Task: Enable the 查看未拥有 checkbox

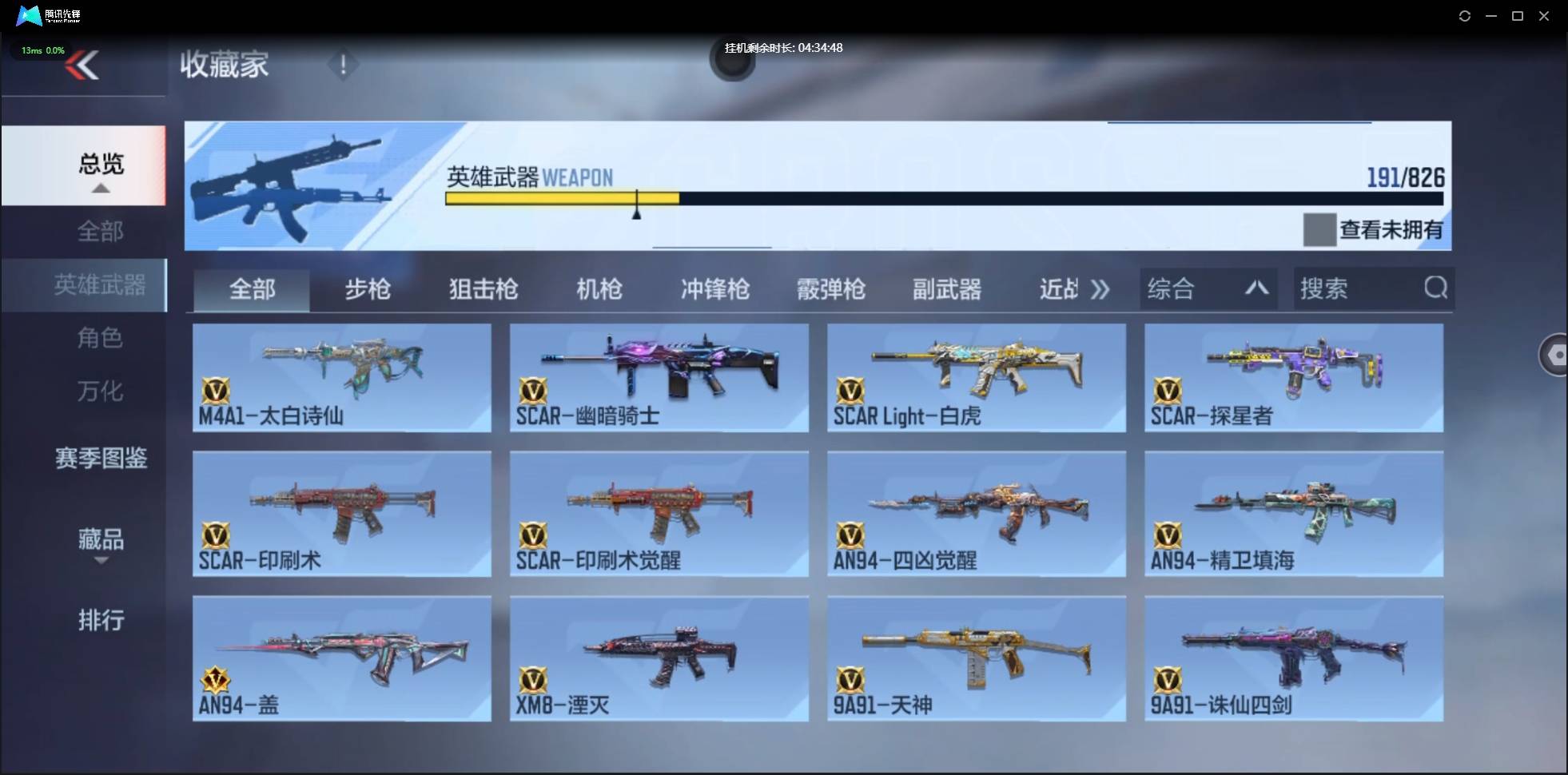Action: [1320, 230]
